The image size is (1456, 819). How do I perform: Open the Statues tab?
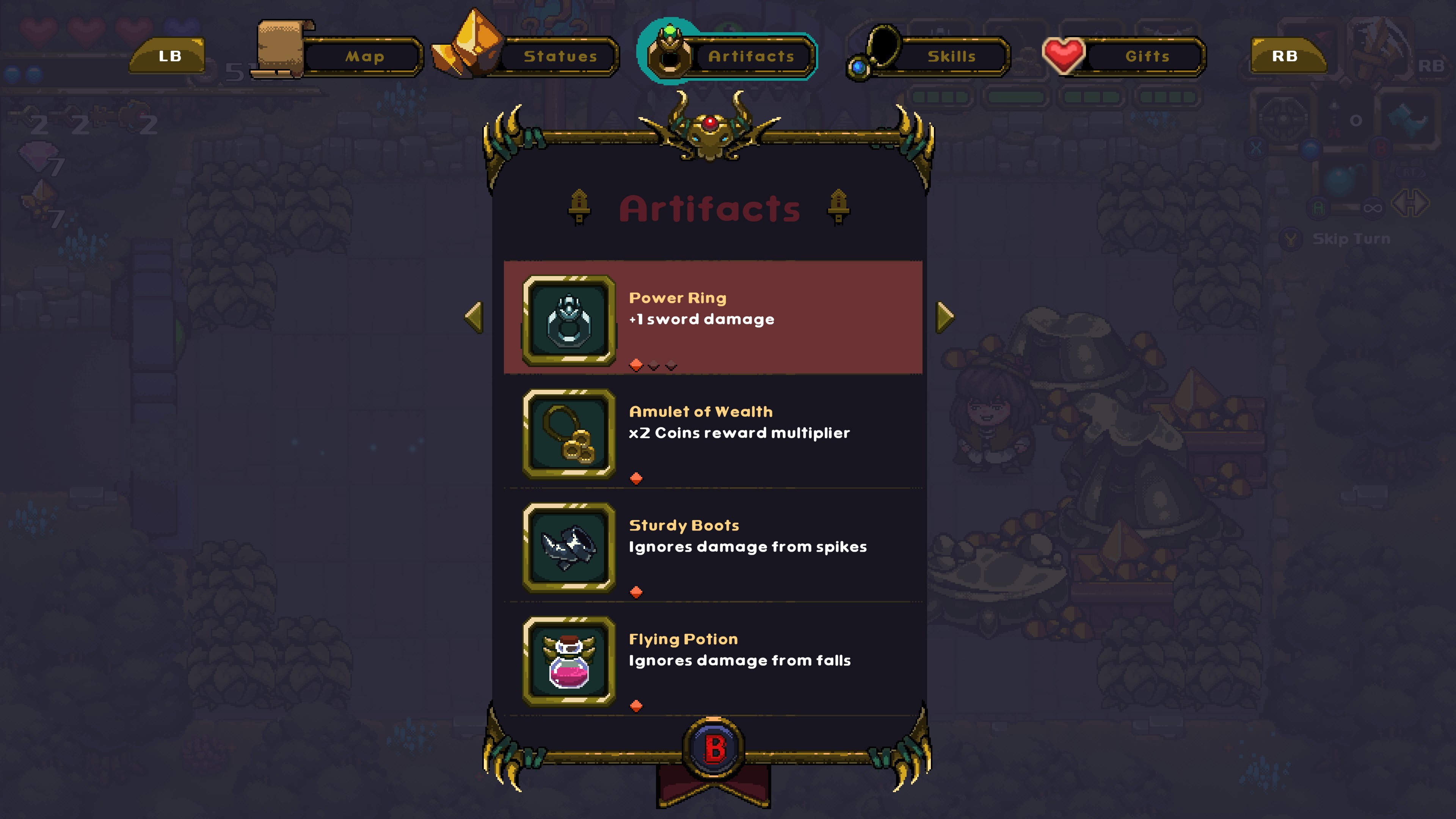(560, 56)
